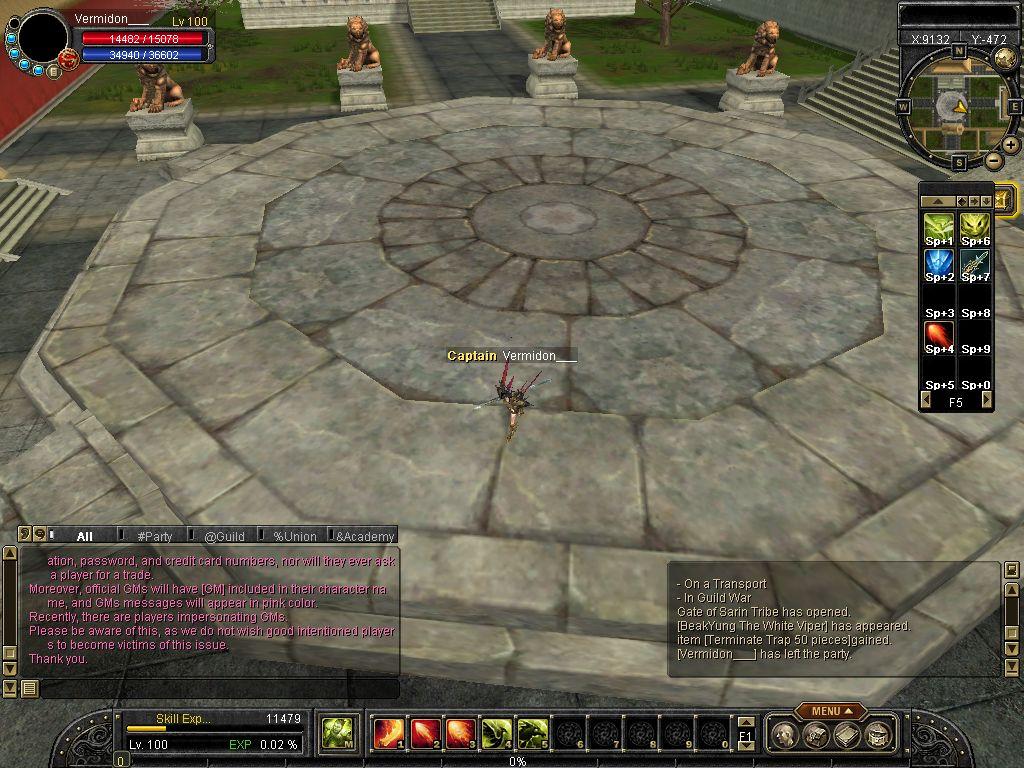Screen dimensions: 1024x768
Task: Activate the Sp+1 green skill
Action: tap(939, 229)
